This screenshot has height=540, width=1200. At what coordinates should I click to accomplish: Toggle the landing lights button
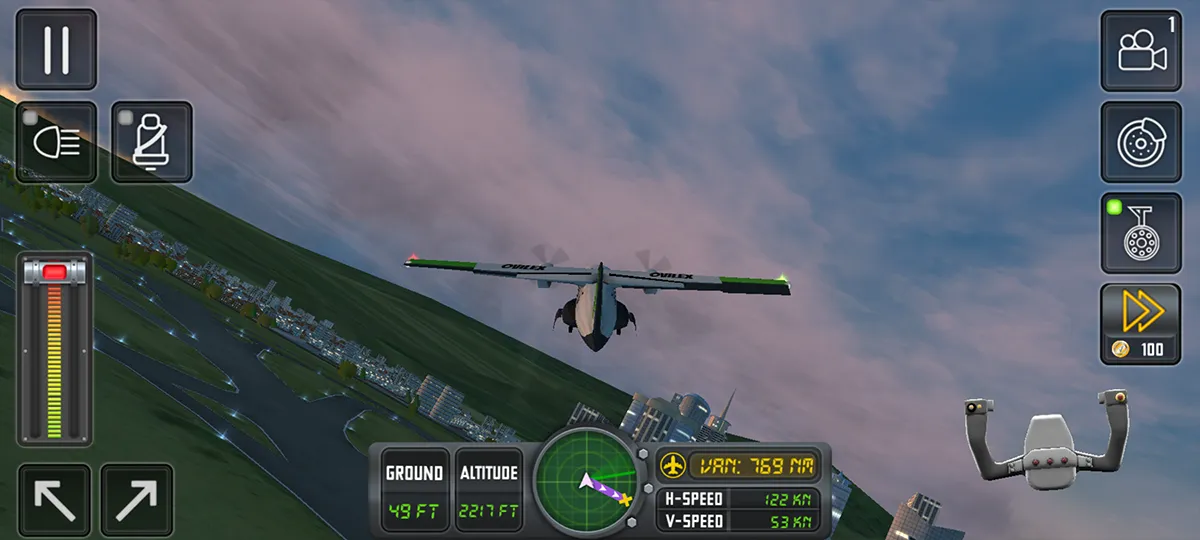(x=56, y=142)
